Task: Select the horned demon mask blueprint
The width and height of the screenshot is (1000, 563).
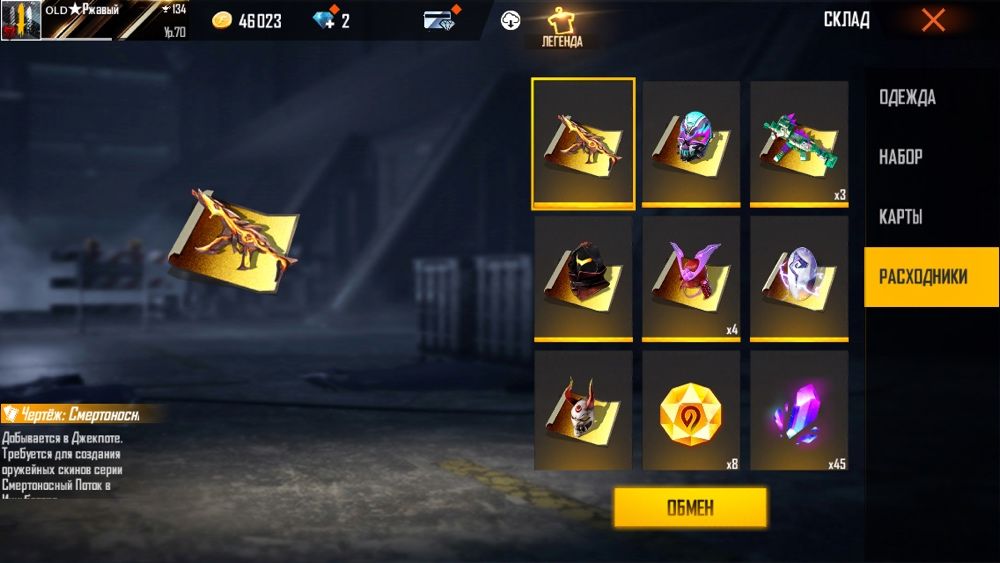Action: pos(583,411)
